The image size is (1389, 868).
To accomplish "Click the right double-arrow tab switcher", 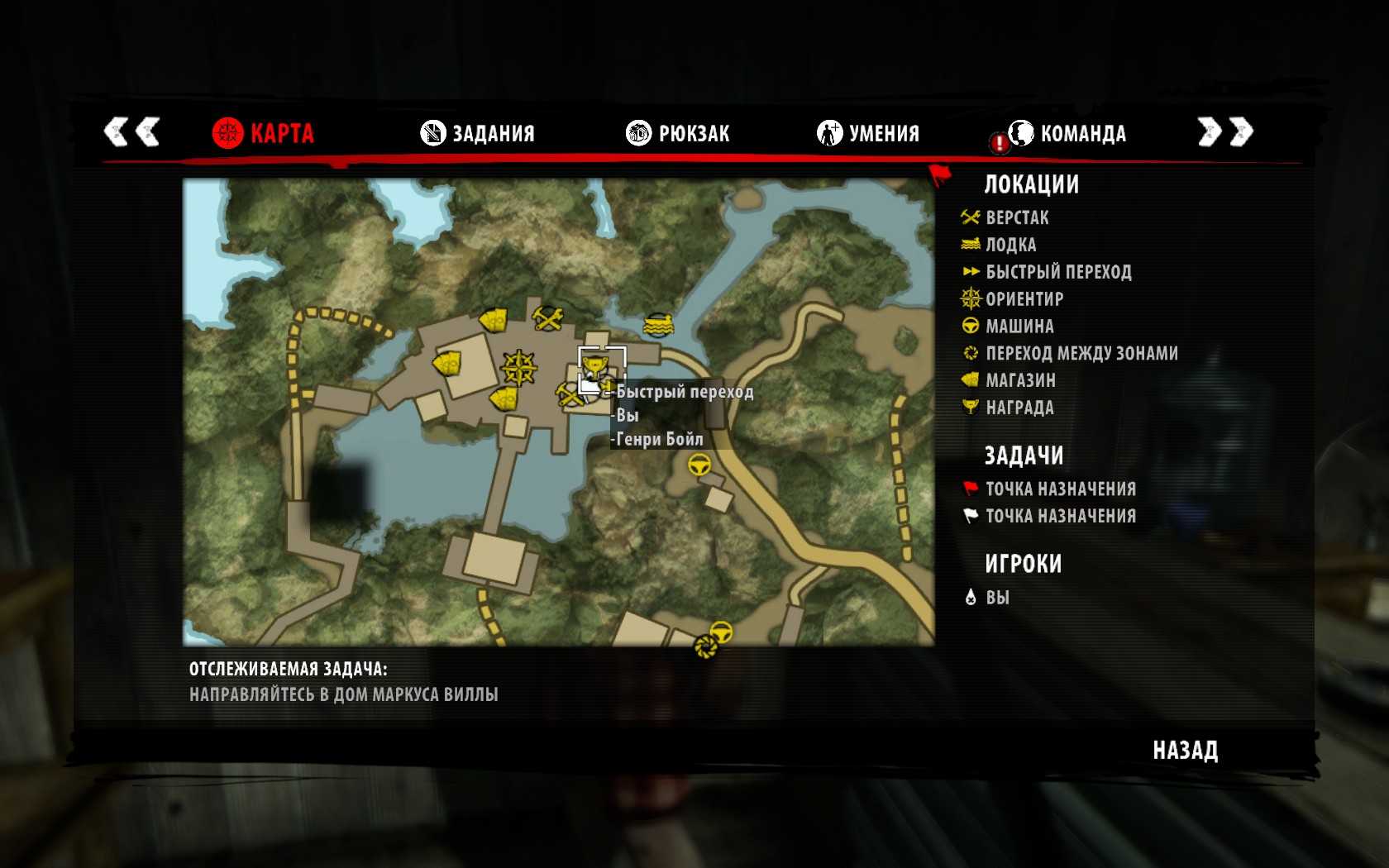I will (1225, 131).
